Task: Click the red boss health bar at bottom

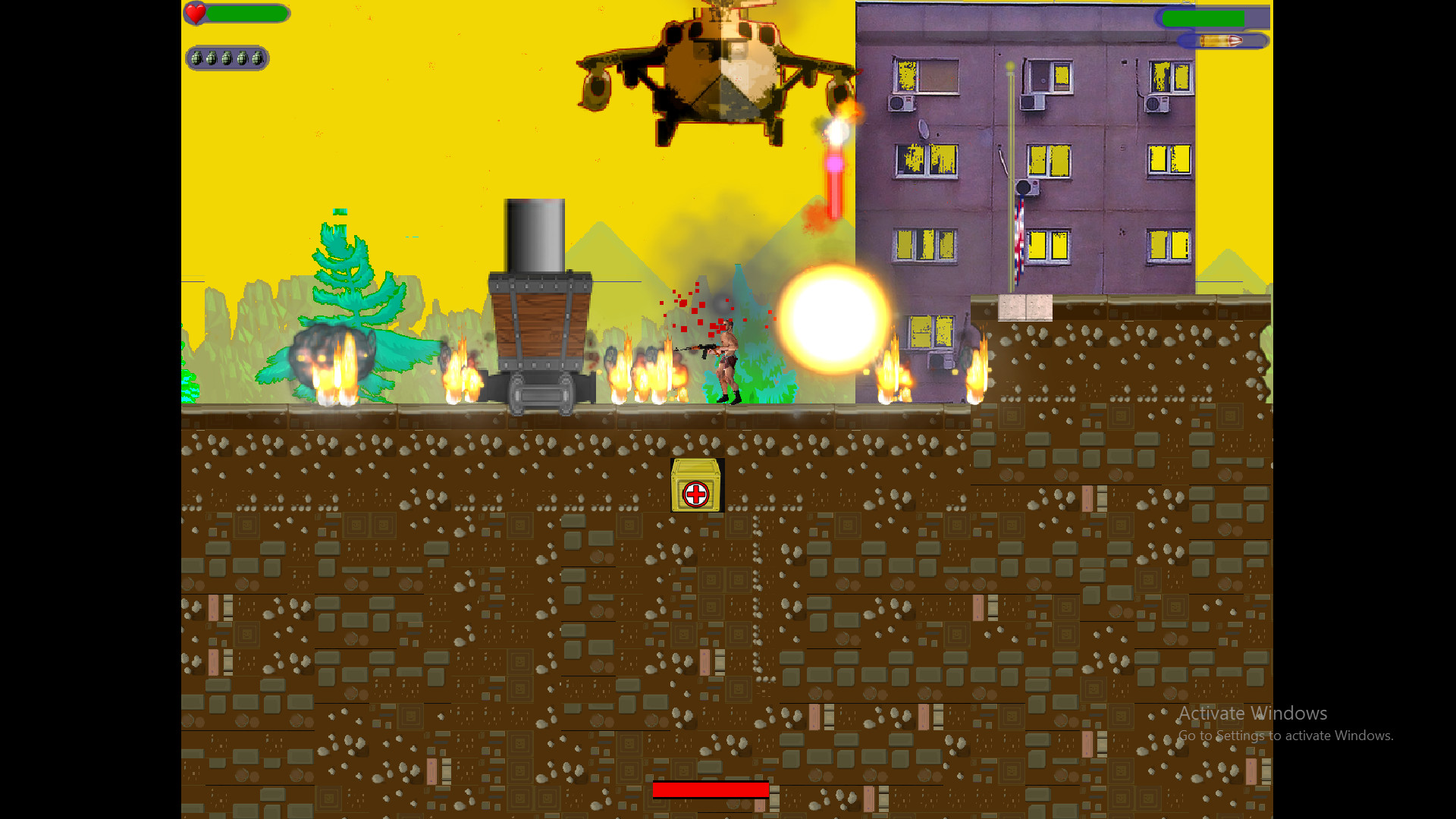Action: click(x=712, y=789)
